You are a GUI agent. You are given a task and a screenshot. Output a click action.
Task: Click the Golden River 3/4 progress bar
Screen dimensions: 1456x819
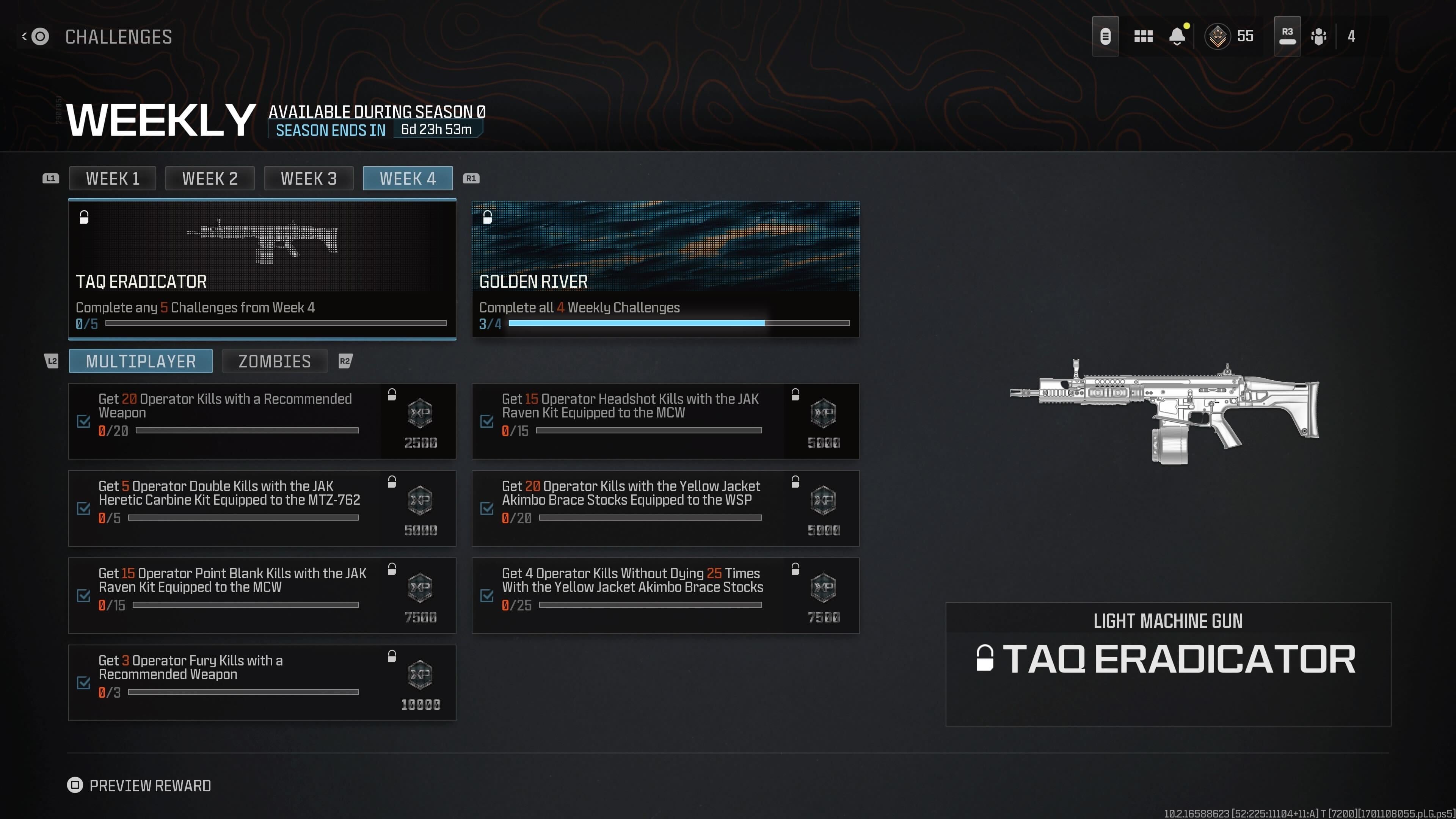tap(678, 323)
